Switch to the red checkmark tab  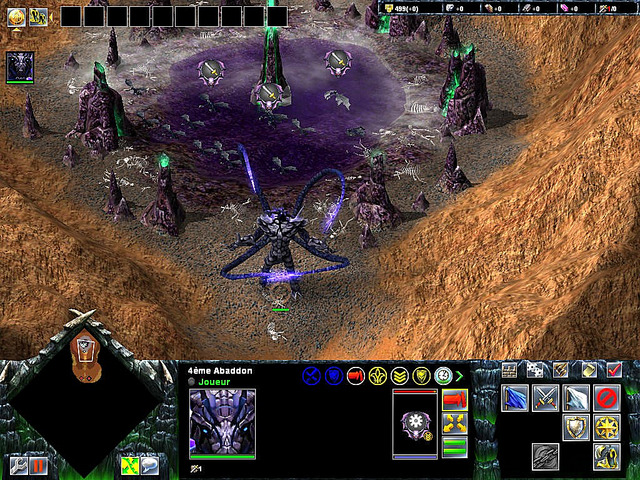pyautogui.click(x=614, y=370)
